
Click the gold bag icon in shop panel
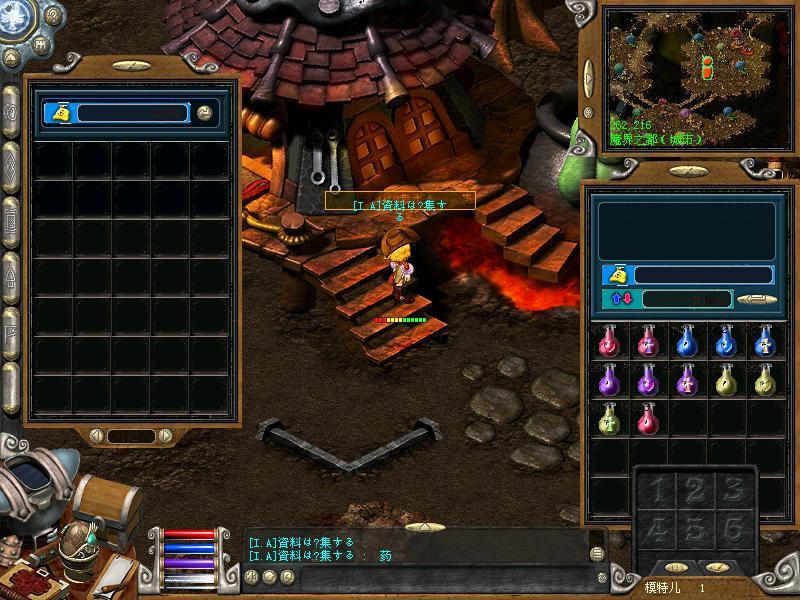click(617, 275)
